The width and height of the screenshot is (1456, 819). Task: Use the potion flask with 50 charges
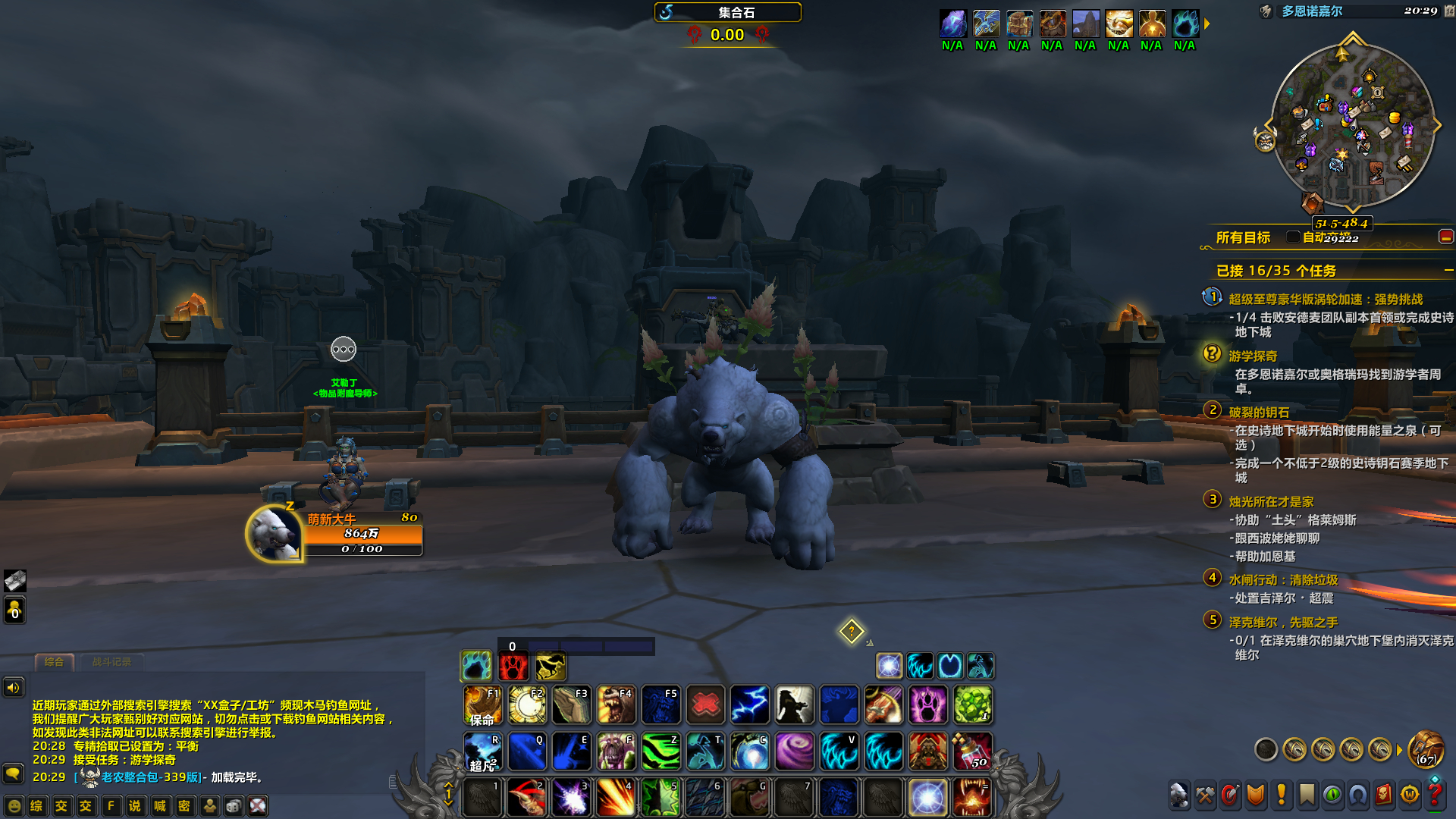(x=972, y=750)
